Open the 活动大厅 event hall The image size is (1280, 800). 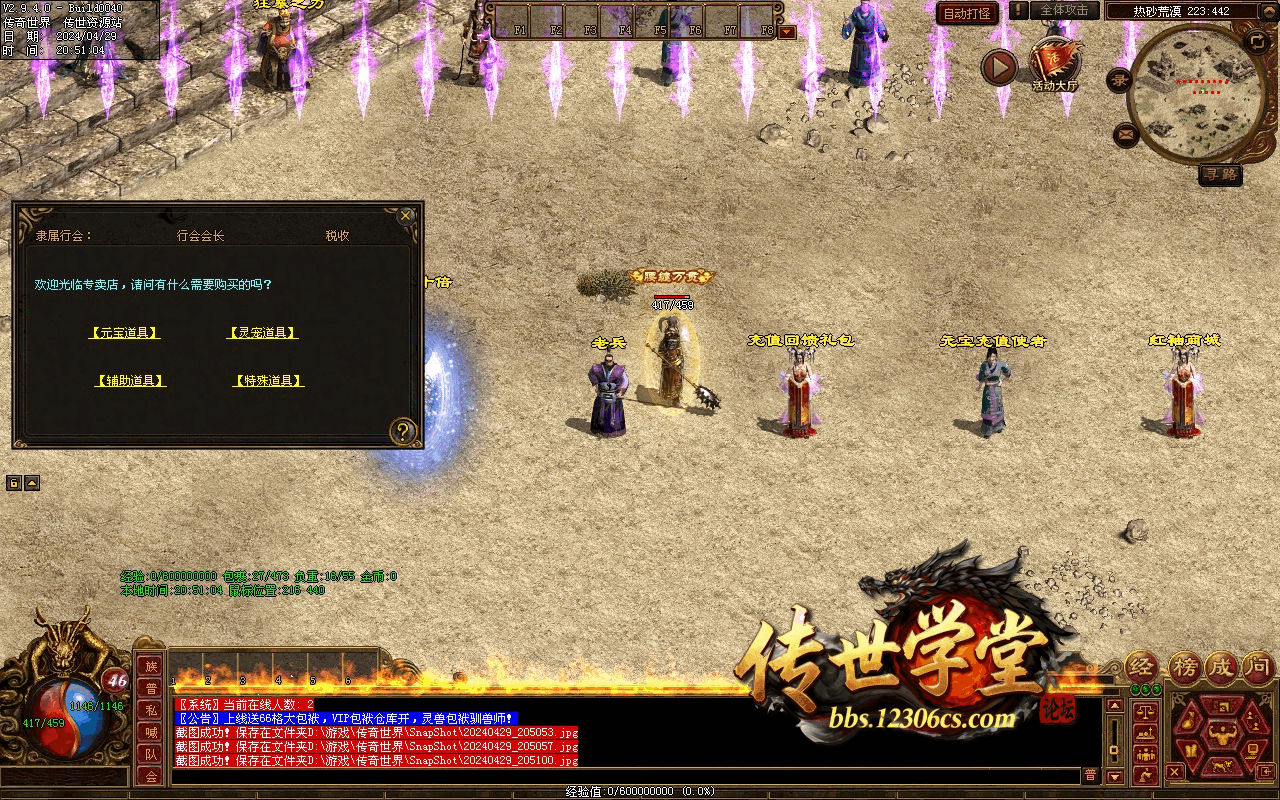pos(1055,64)
